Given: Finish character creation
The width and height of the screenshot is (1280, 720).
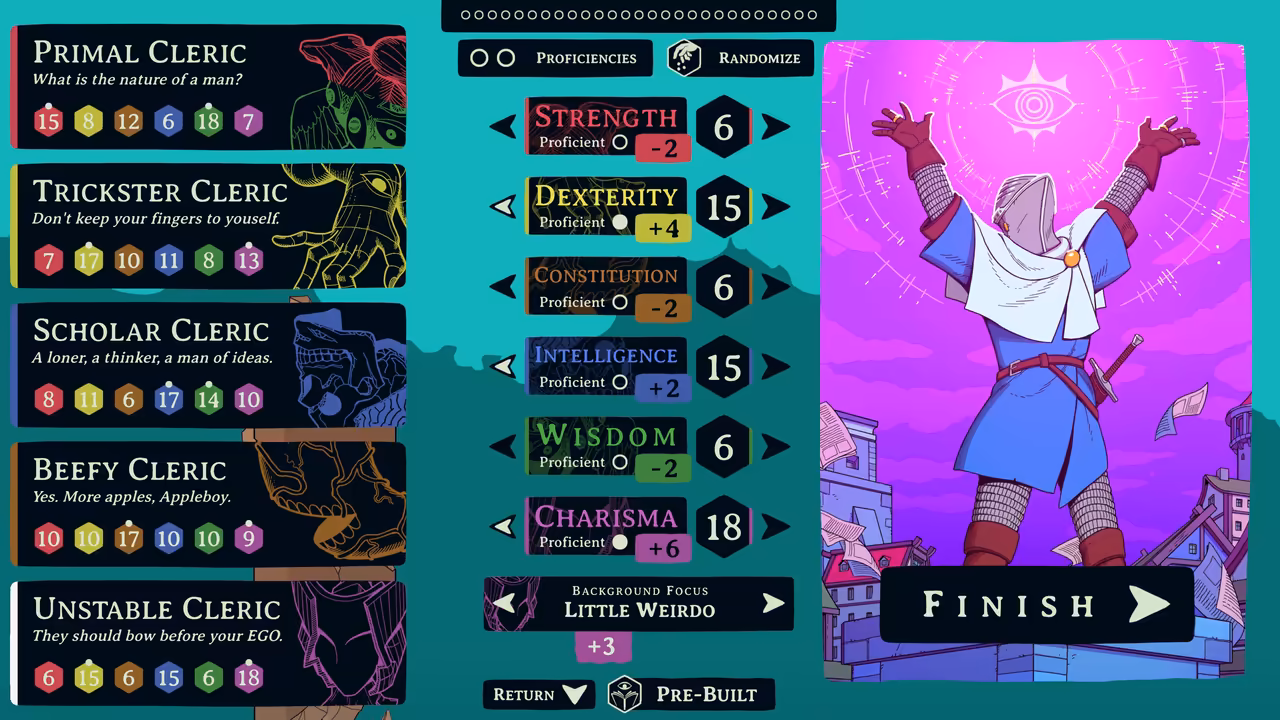Looking at the screenshot, I should (1037, 604).
